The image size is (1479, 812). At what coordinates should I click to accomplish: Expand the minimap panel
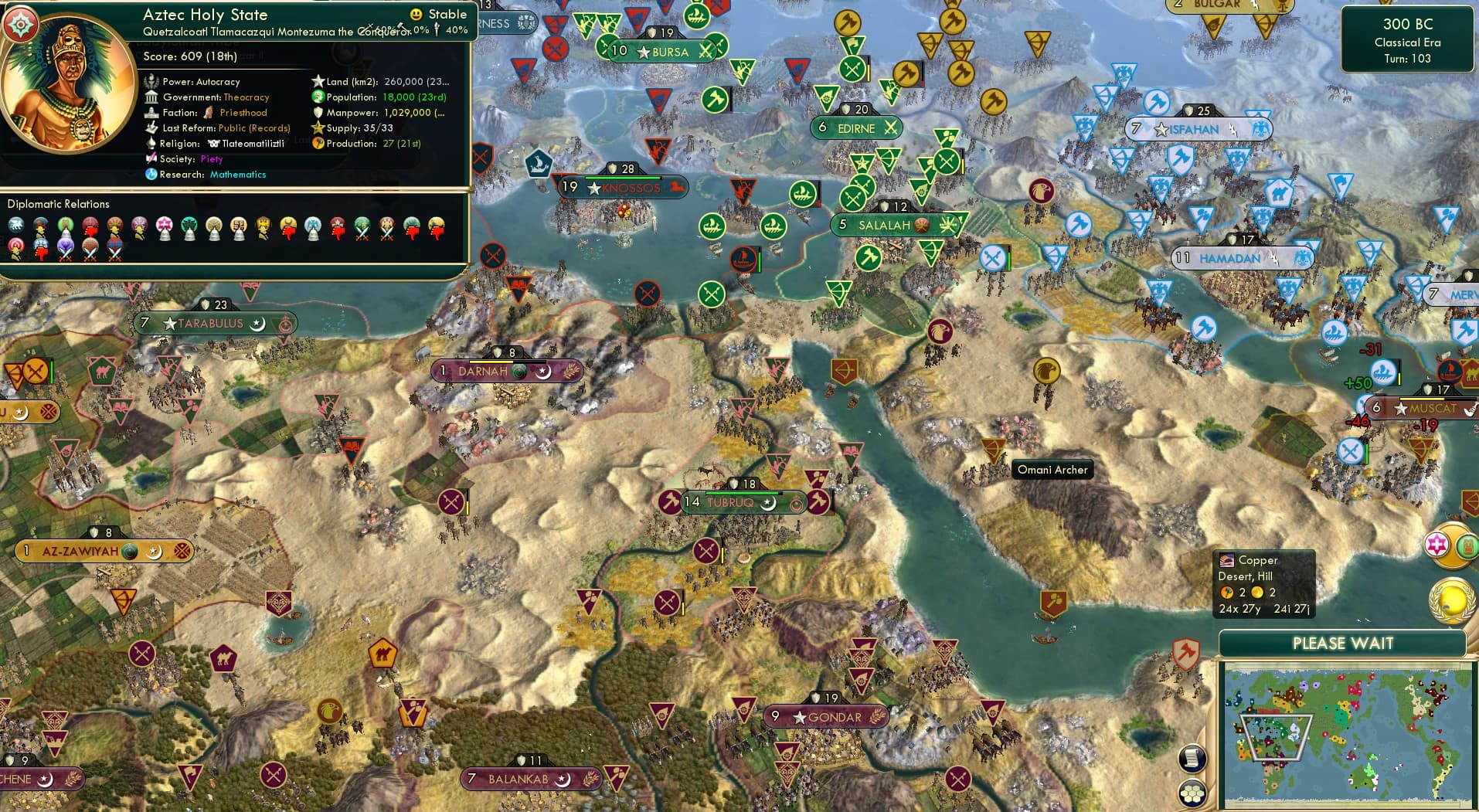point(1344,643)
